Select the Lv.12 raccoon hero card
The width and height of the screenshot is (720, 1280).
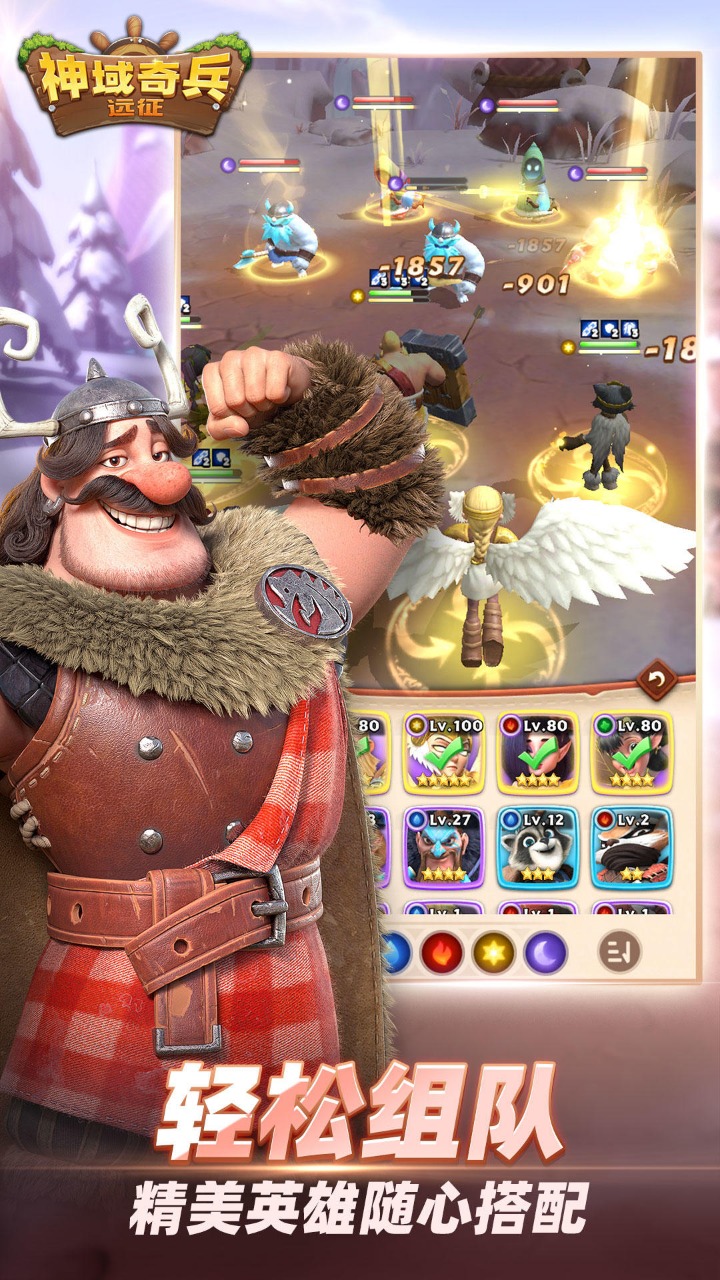tap(537, 846)
